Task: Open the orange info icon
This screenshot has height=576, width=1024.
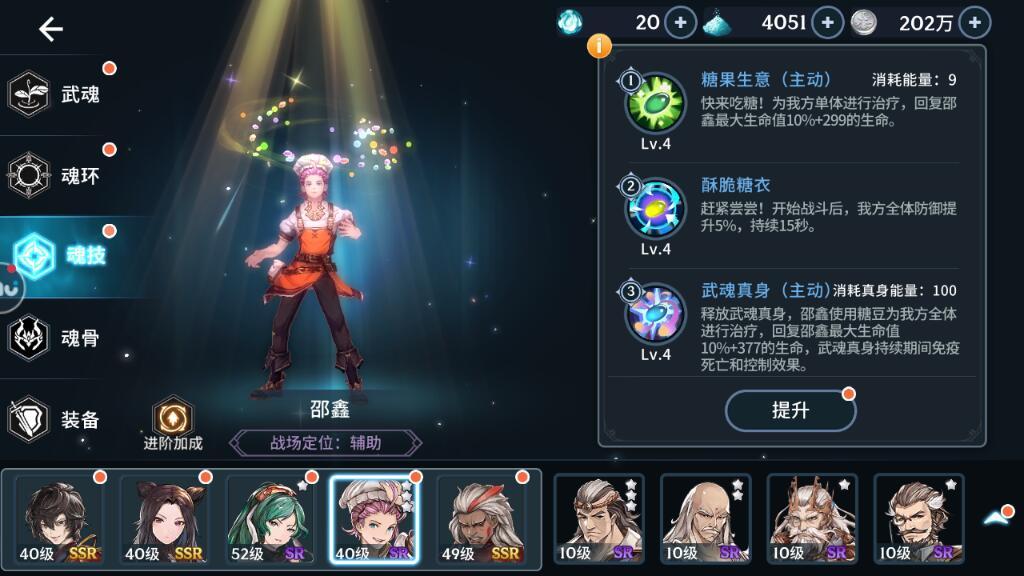Action: 599,45
